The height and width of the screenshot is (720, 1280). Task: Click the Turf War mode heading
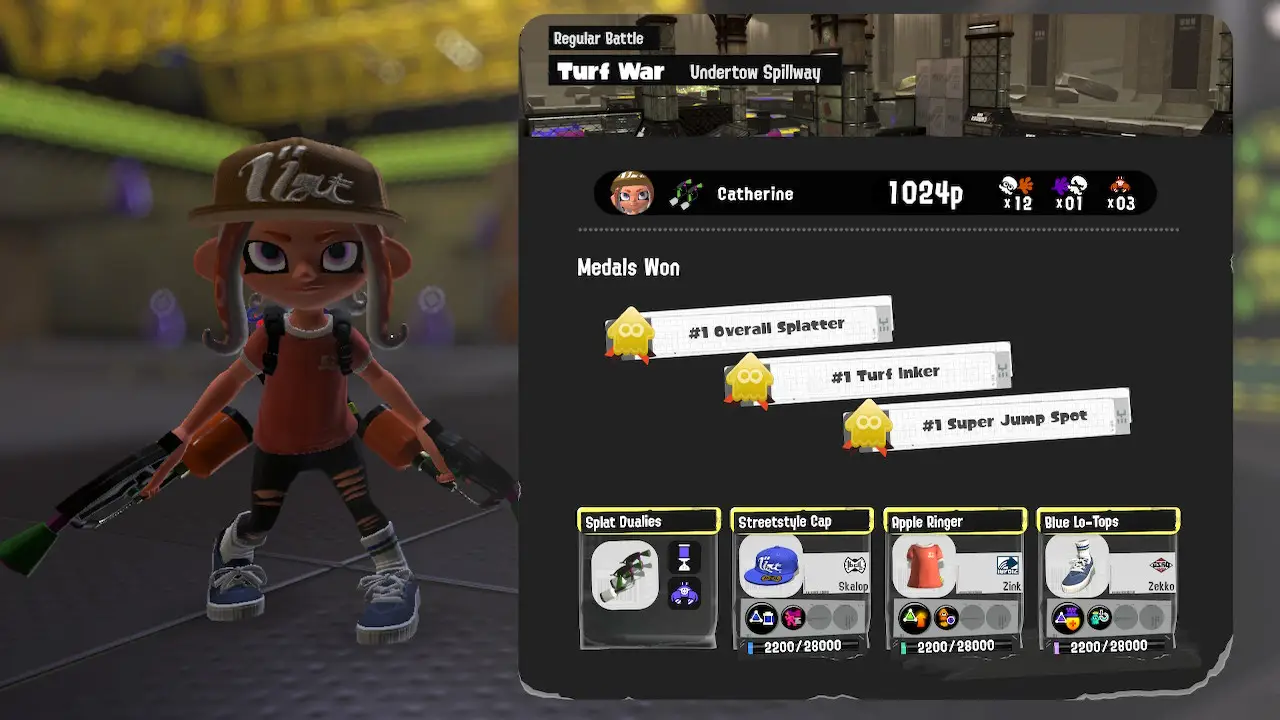click(x=609, y=71)
